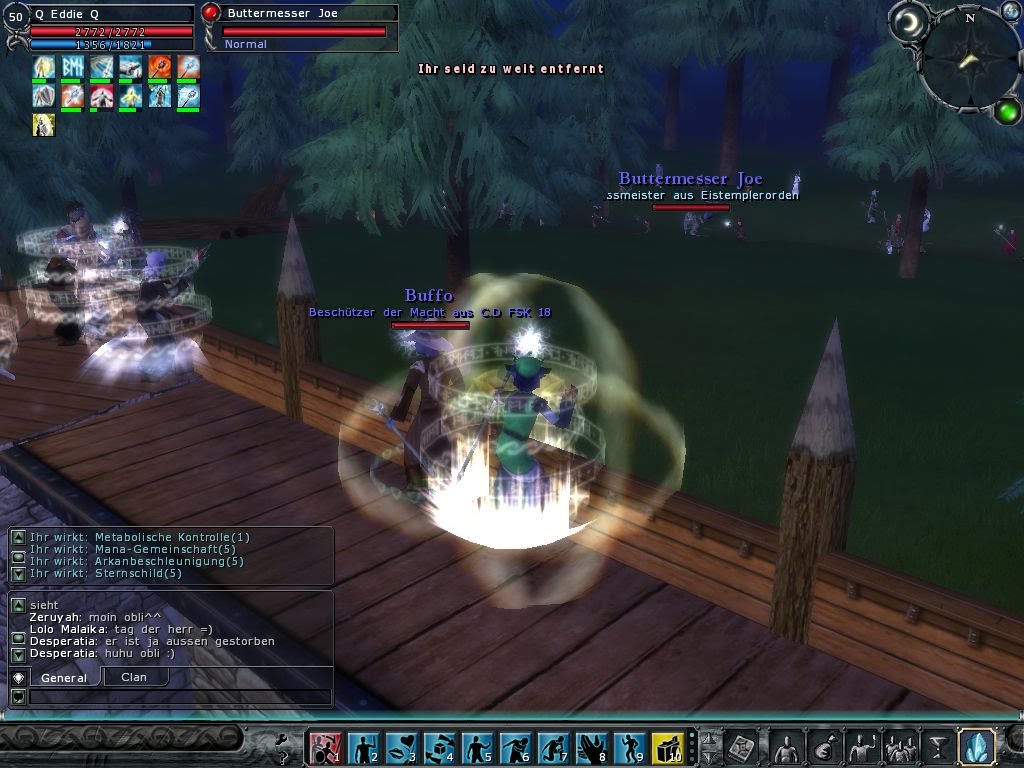Use the yellow icon in hotbar slot 10
This screenshot has width=1024, height=768.
coord(667,747)
